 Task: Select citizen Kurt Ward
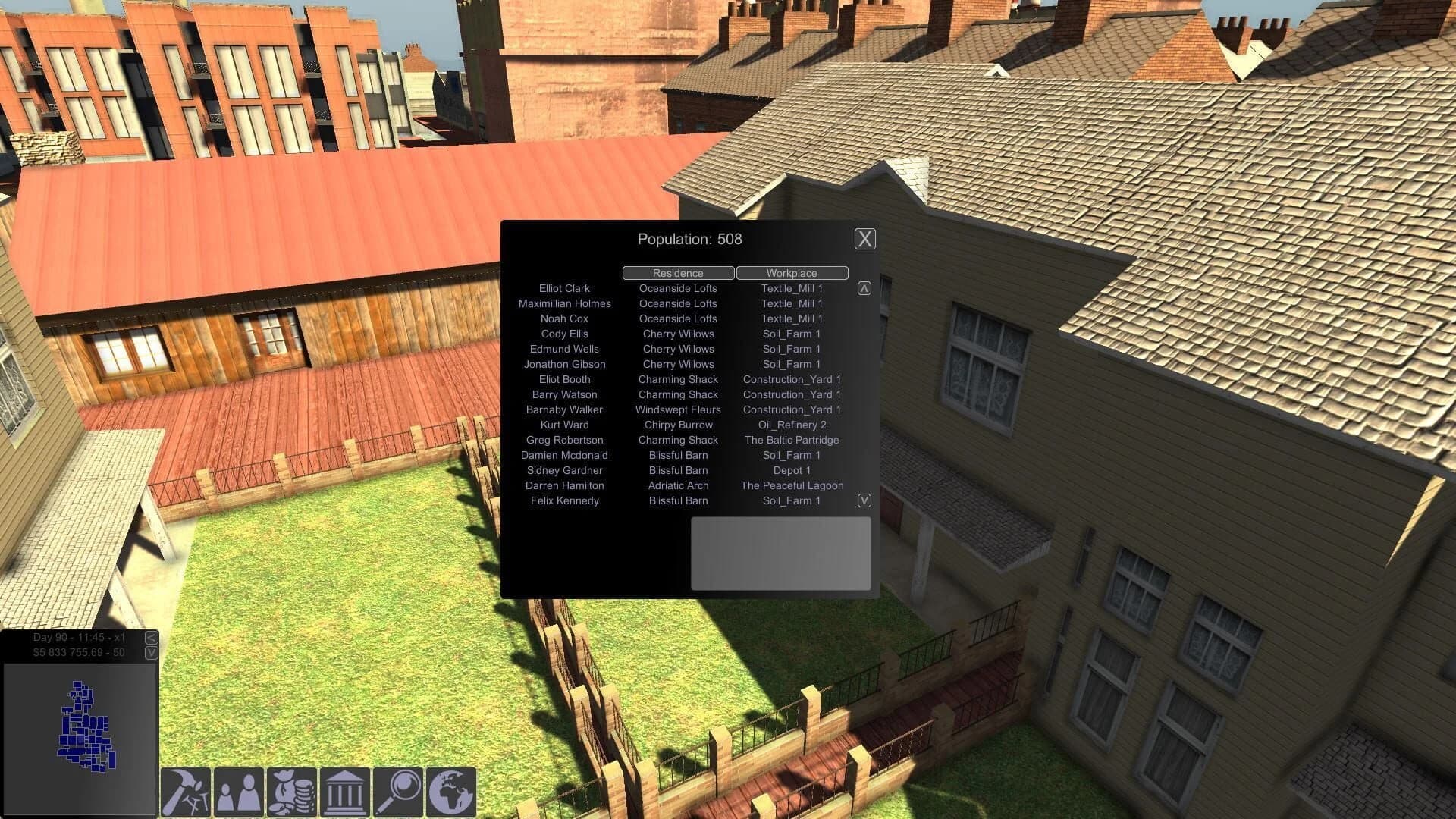(564, 425)
